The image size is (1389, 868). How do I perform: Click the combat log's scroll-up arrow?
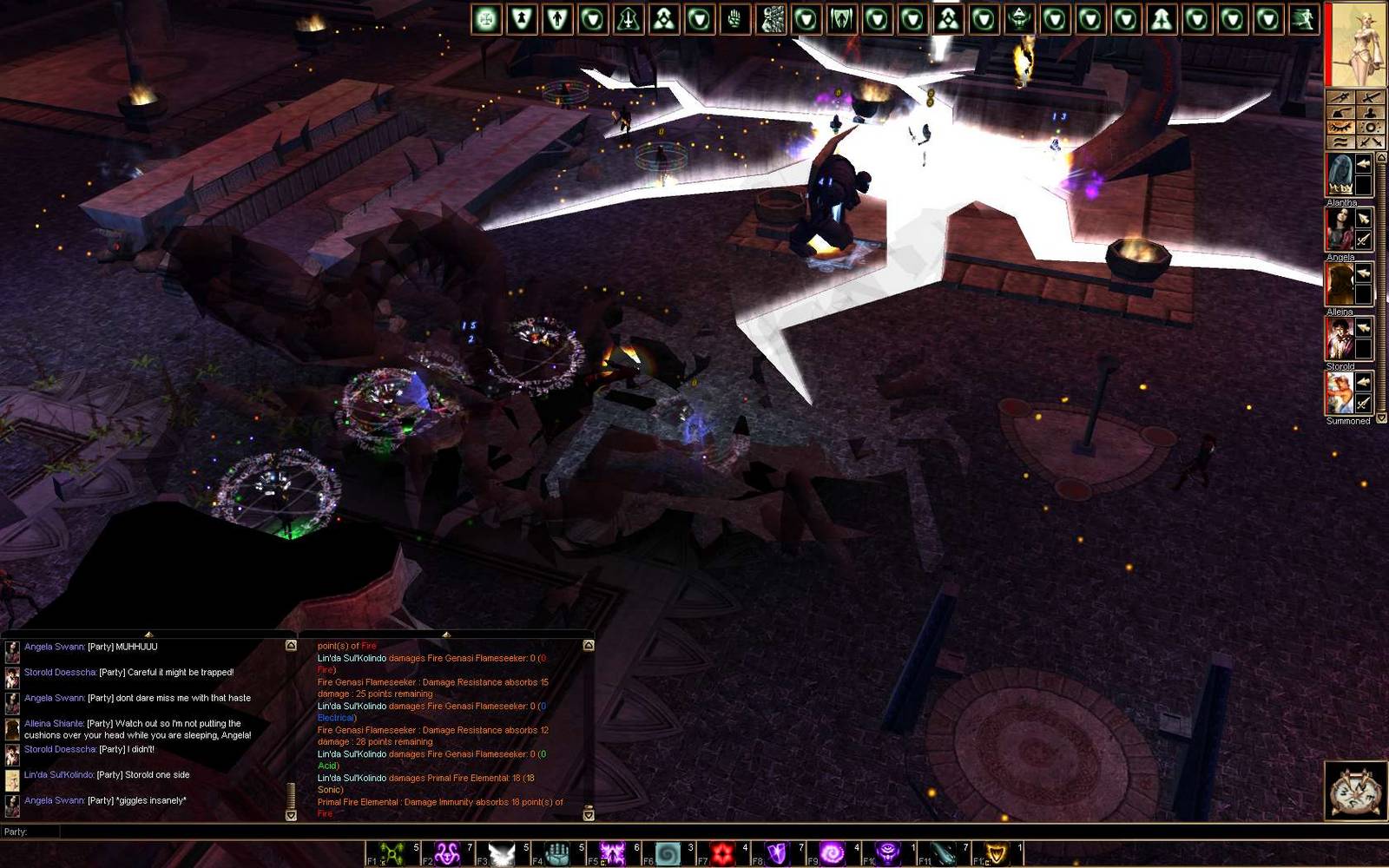point(589,646)
